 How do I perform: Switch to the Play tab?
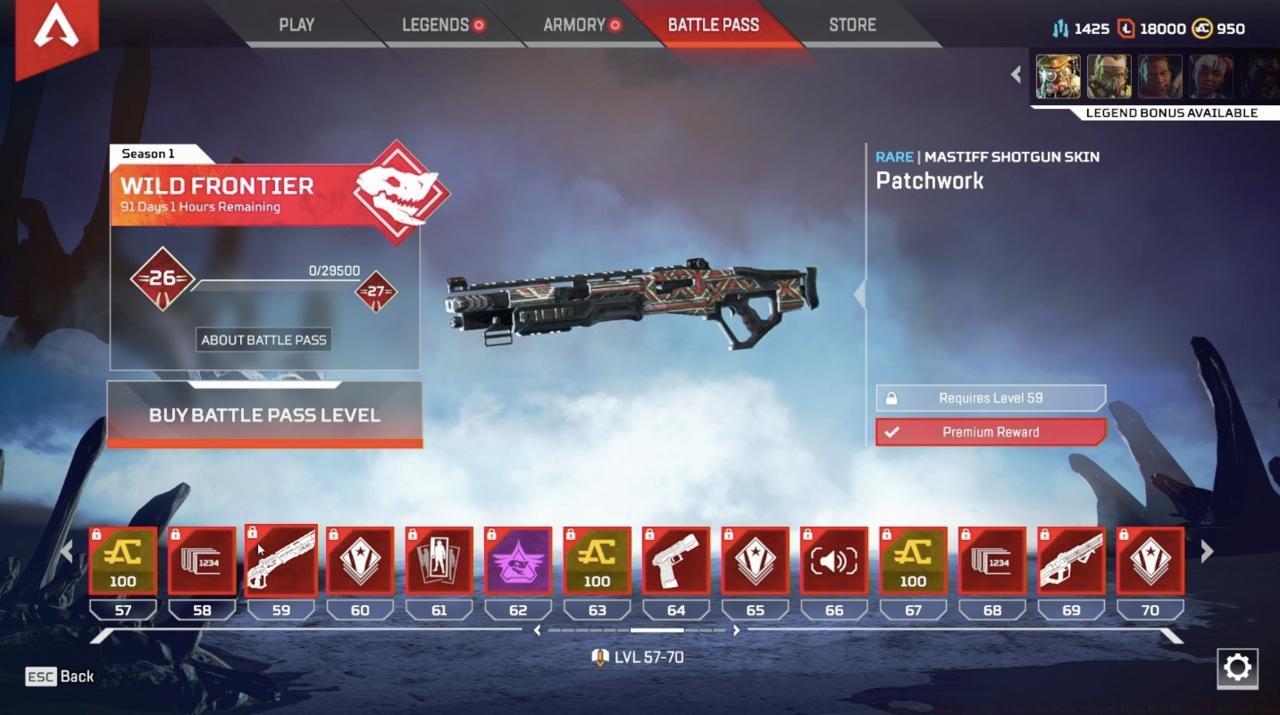[x=296, y=25]
